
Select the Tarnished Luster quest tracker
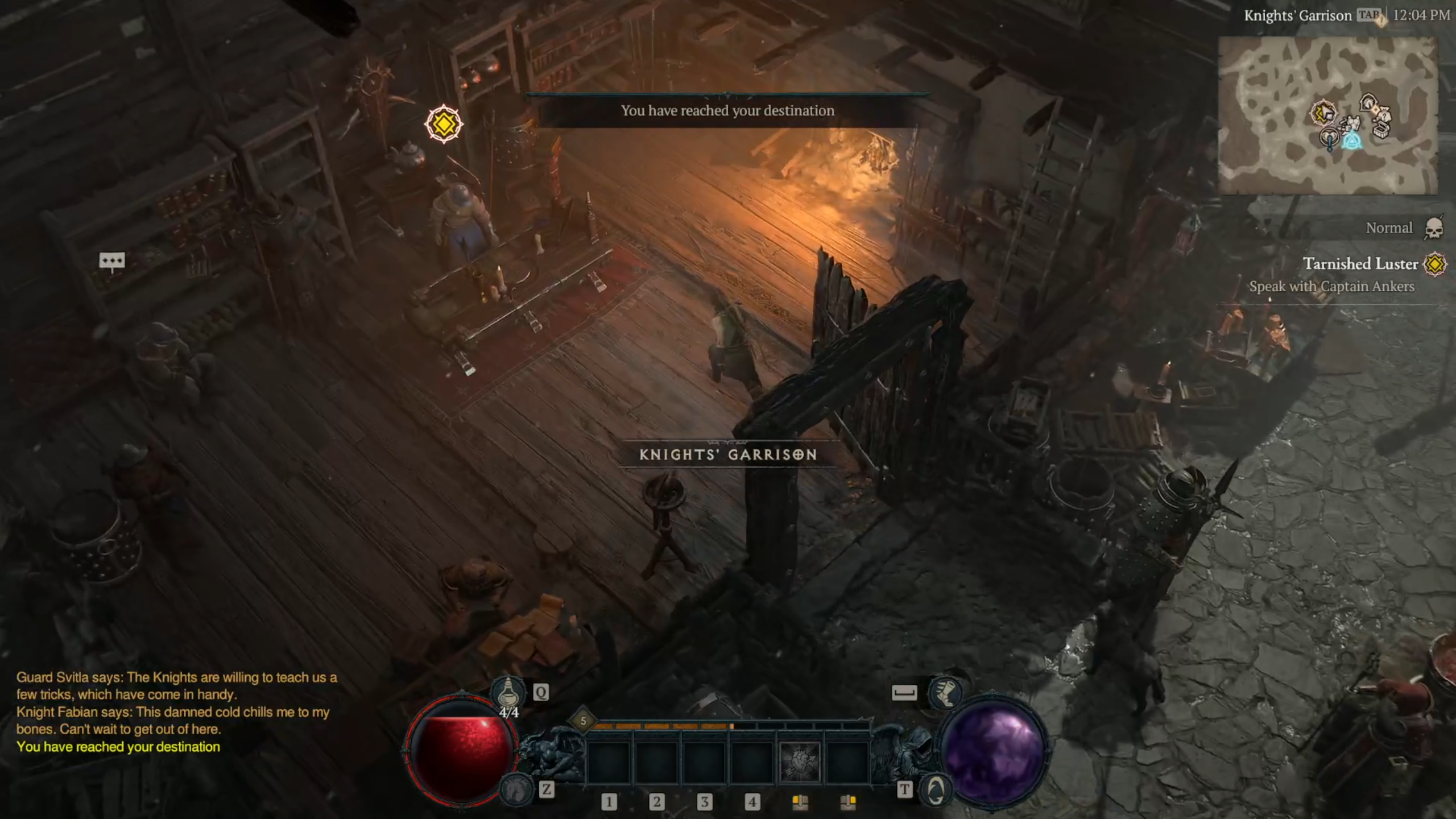[x=1360, y=264]
